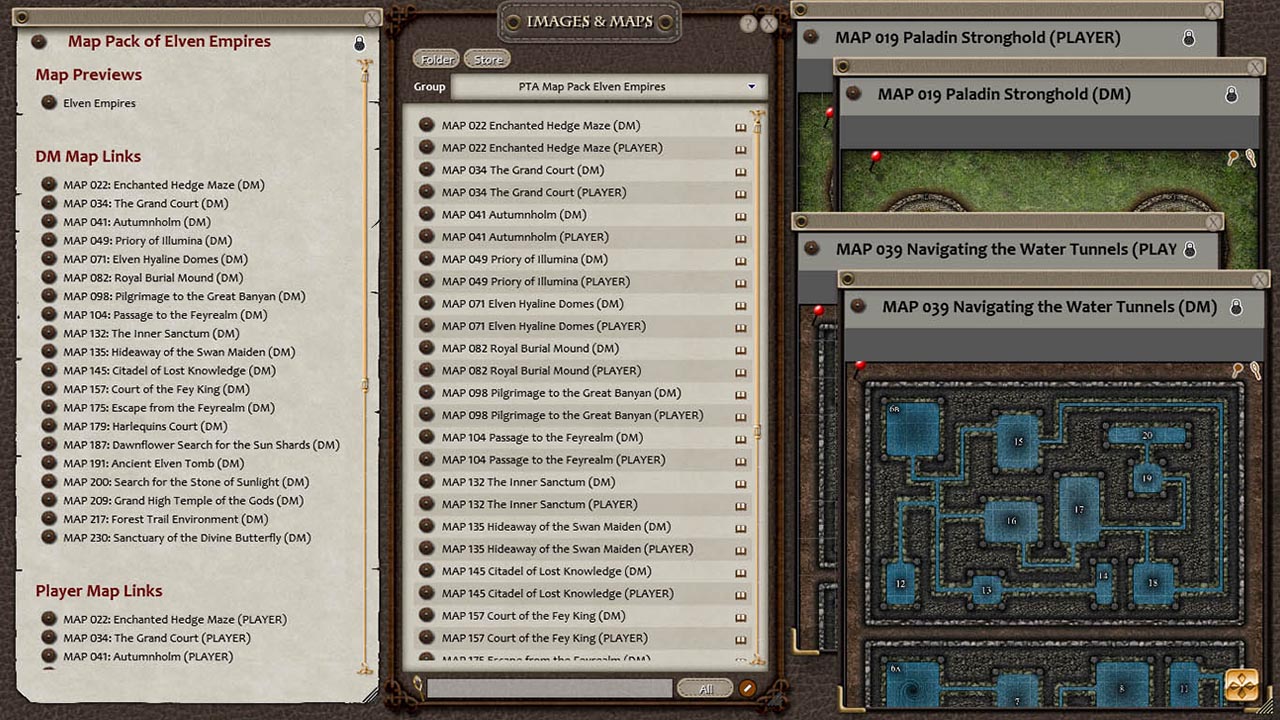Toggle the lock on Map Pack of Elven Empires
Image resolution: width=1280 pixels, height=720 pixels.
[358, 44]
